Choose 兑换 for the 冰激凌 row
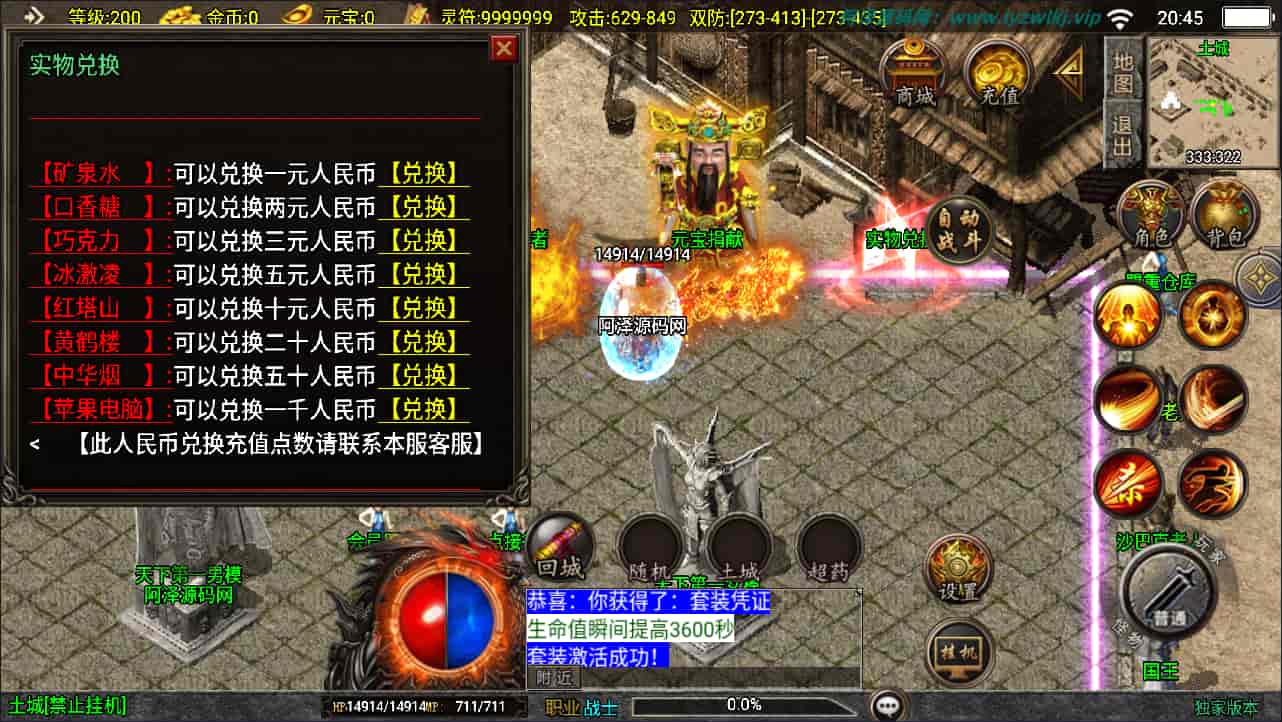This screenshot has height=722, width=1282. coord(423,274)
